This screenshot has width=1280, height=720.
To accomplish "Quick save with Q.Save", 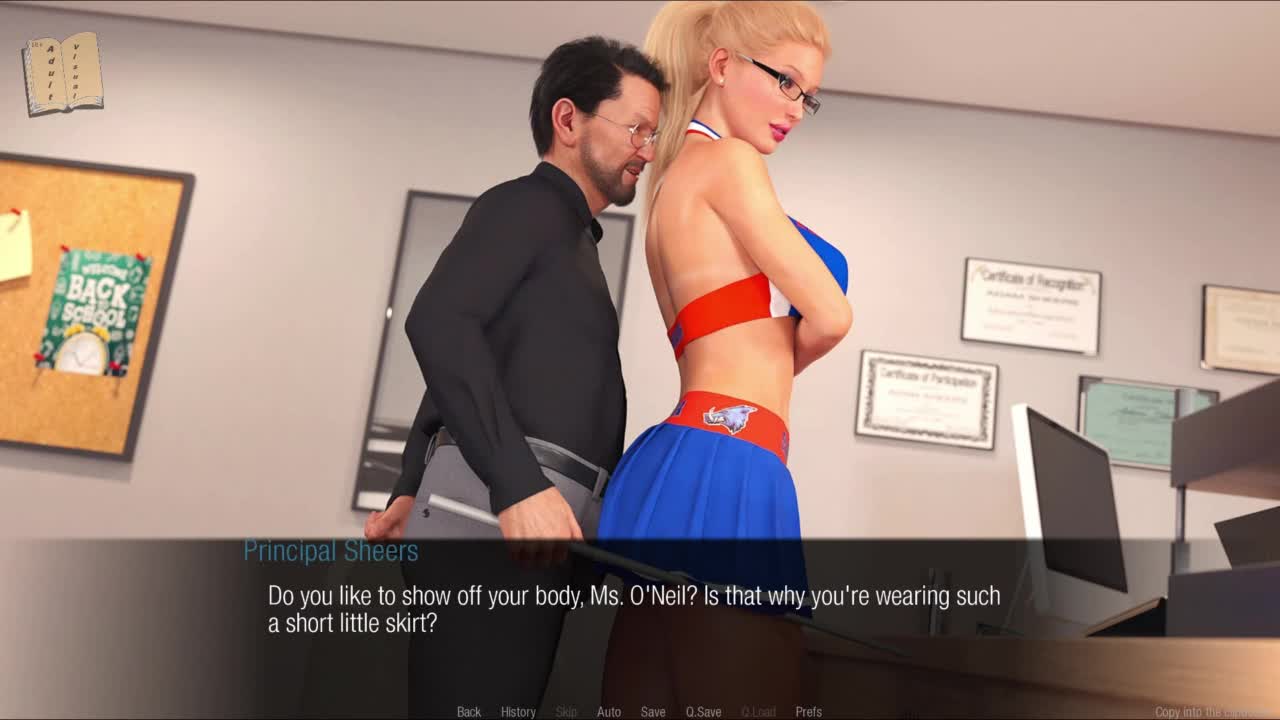I will pos(703,712).
